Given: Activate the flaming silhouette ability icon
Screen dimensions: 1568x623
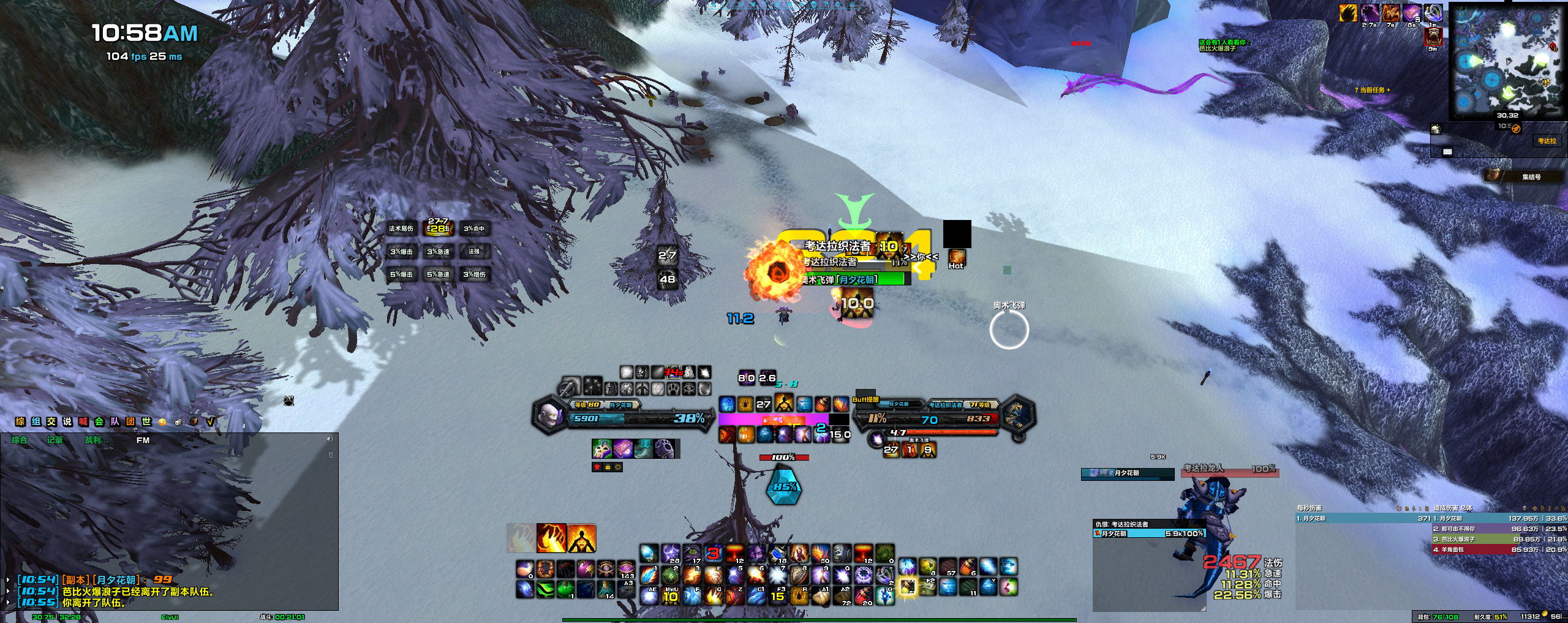Looking at the screenshot, I should pos(581,538).
